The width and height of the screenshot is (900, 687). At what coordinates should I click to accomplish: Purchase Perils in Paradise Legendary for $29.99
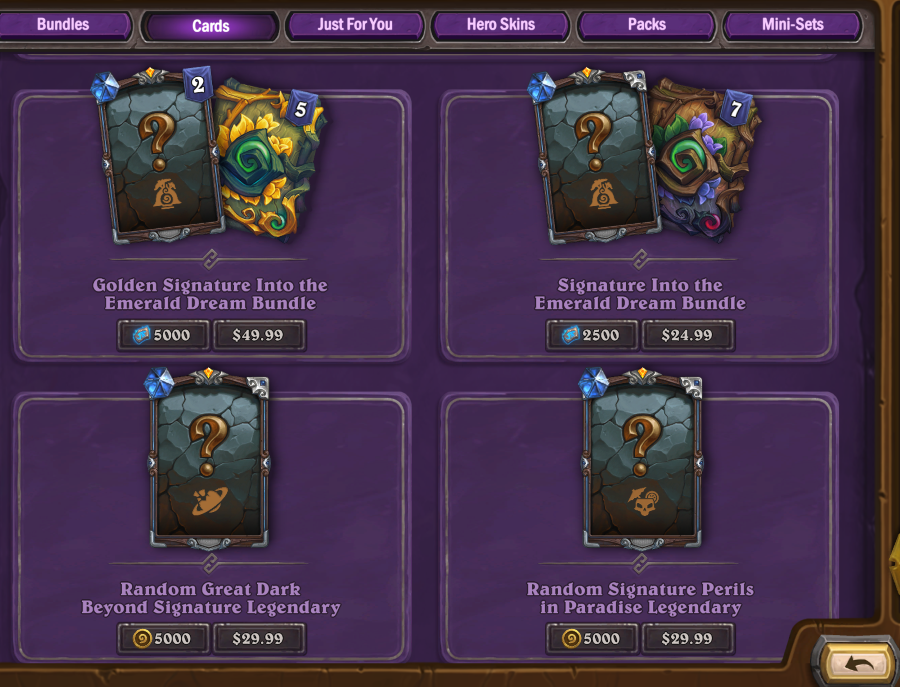pos(687,638)
